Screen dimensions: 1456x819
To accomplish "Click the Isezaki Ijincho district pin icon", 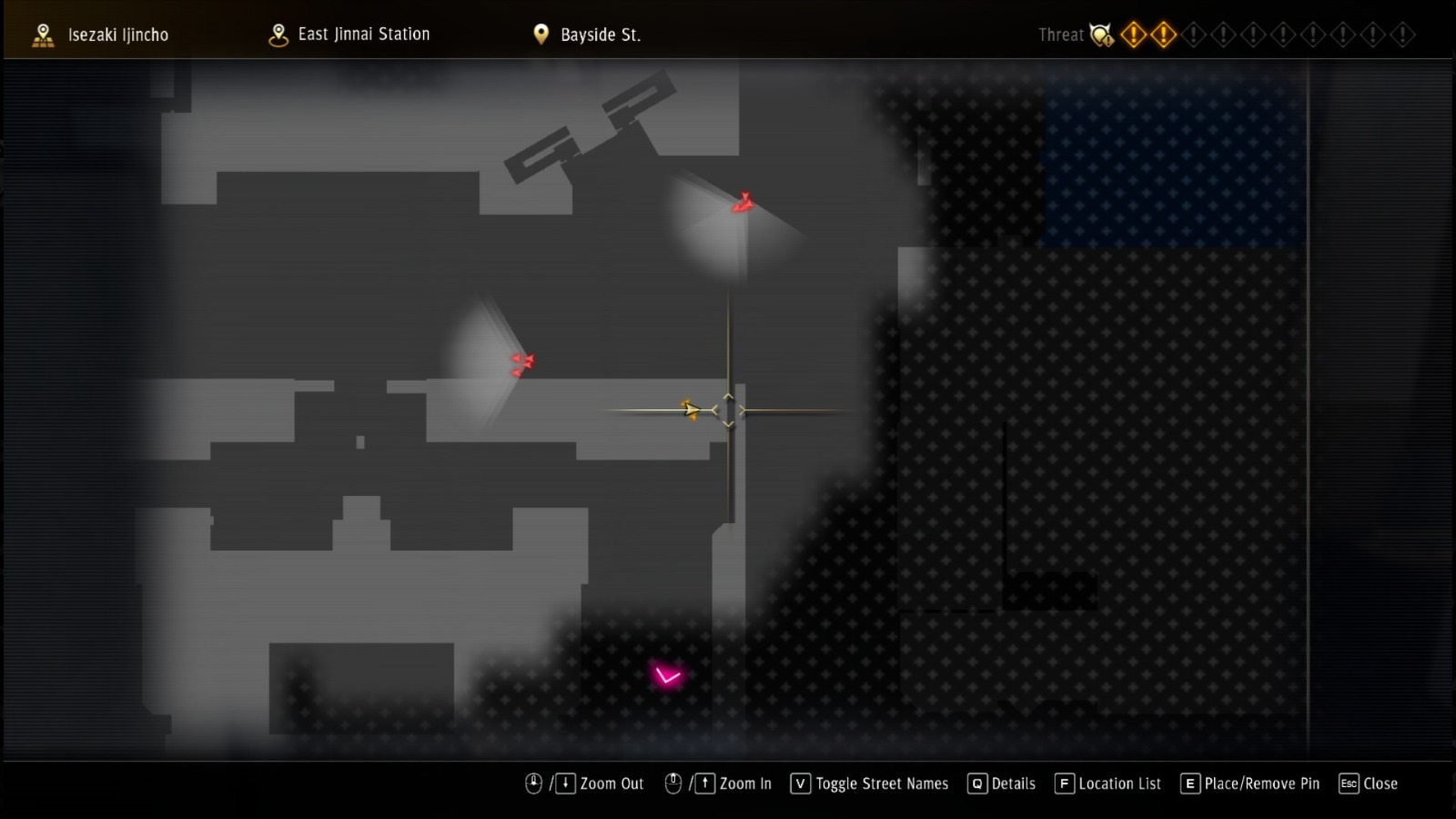I will tap(41, 34).
